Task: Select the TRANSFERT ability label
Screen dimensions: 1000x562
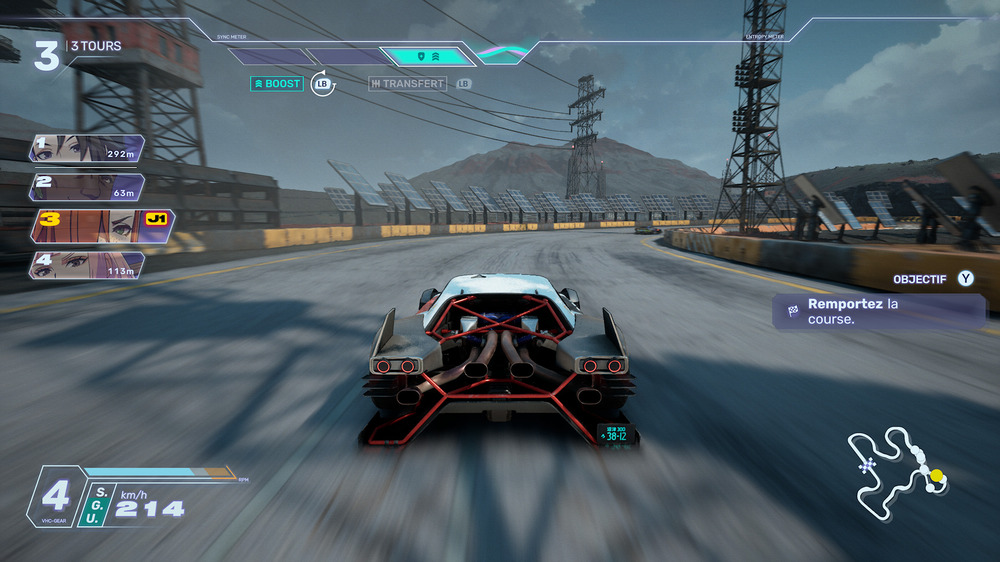Action: click(407, 84)
